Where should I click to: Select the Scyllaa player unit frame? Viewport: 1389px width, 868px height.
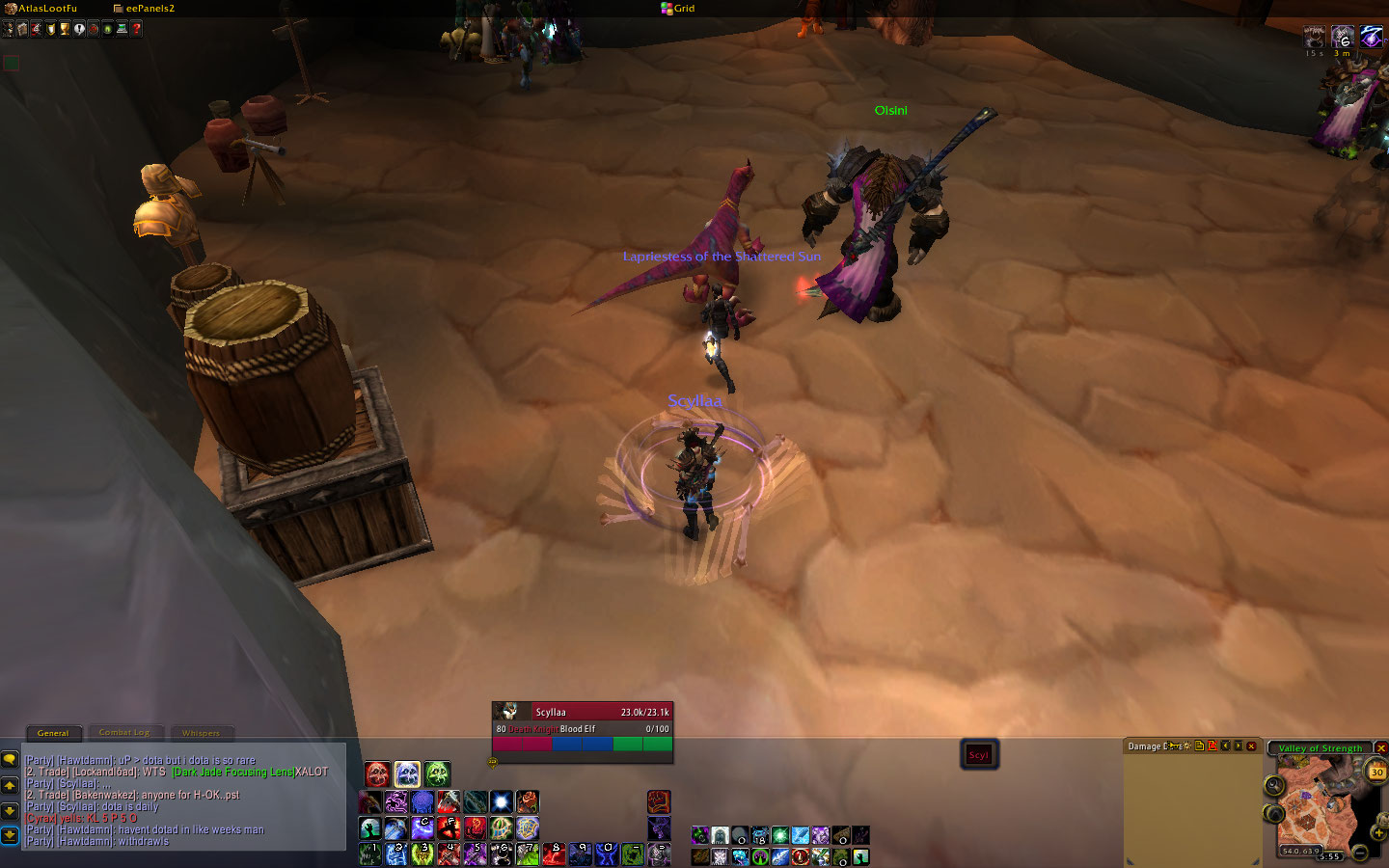pos(582,720)
